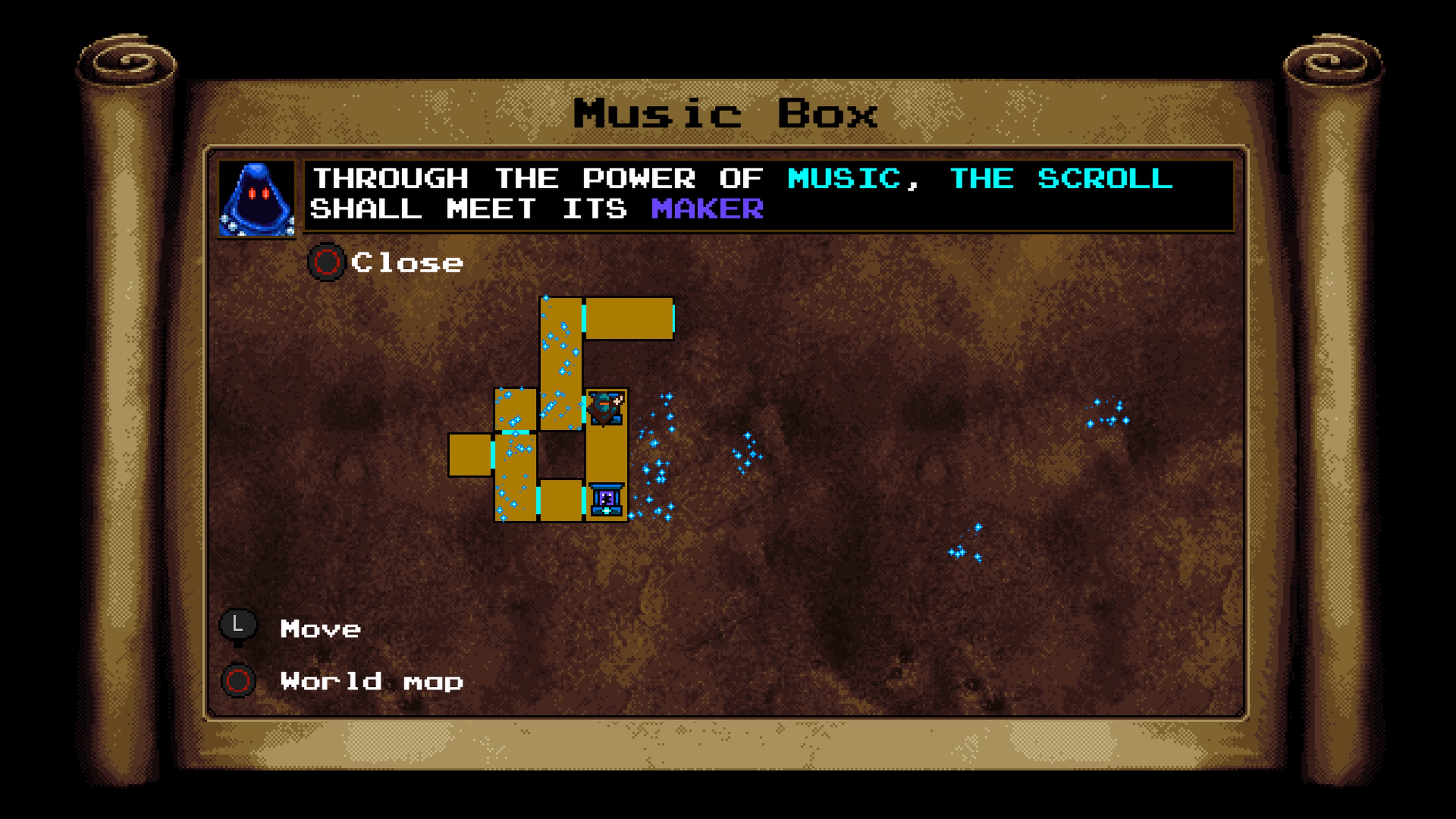Select the ninja player marker on map
Screen dimensions: 1456x819
[x=606, y=408]
